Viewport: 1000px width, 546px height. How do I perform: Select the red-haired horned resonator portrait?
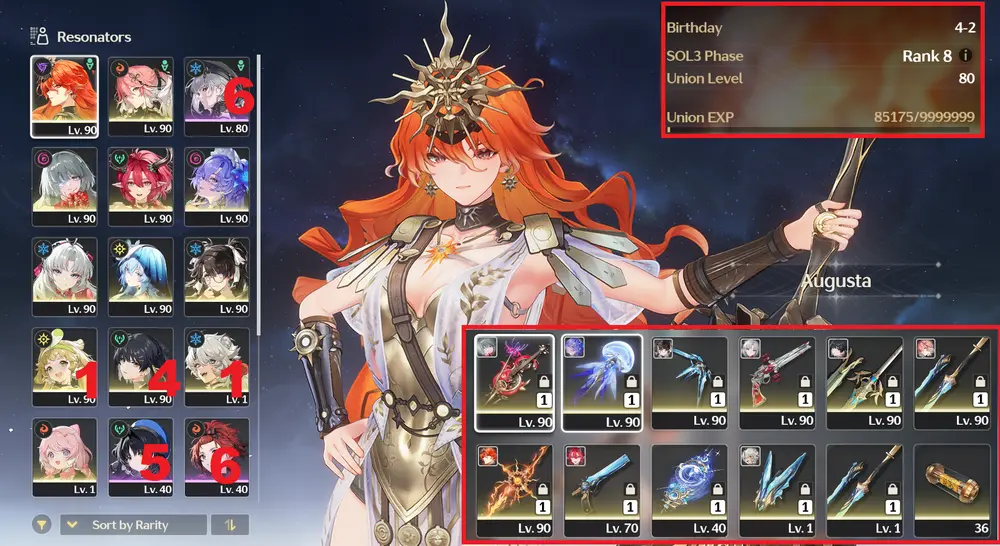coord(141,185)
